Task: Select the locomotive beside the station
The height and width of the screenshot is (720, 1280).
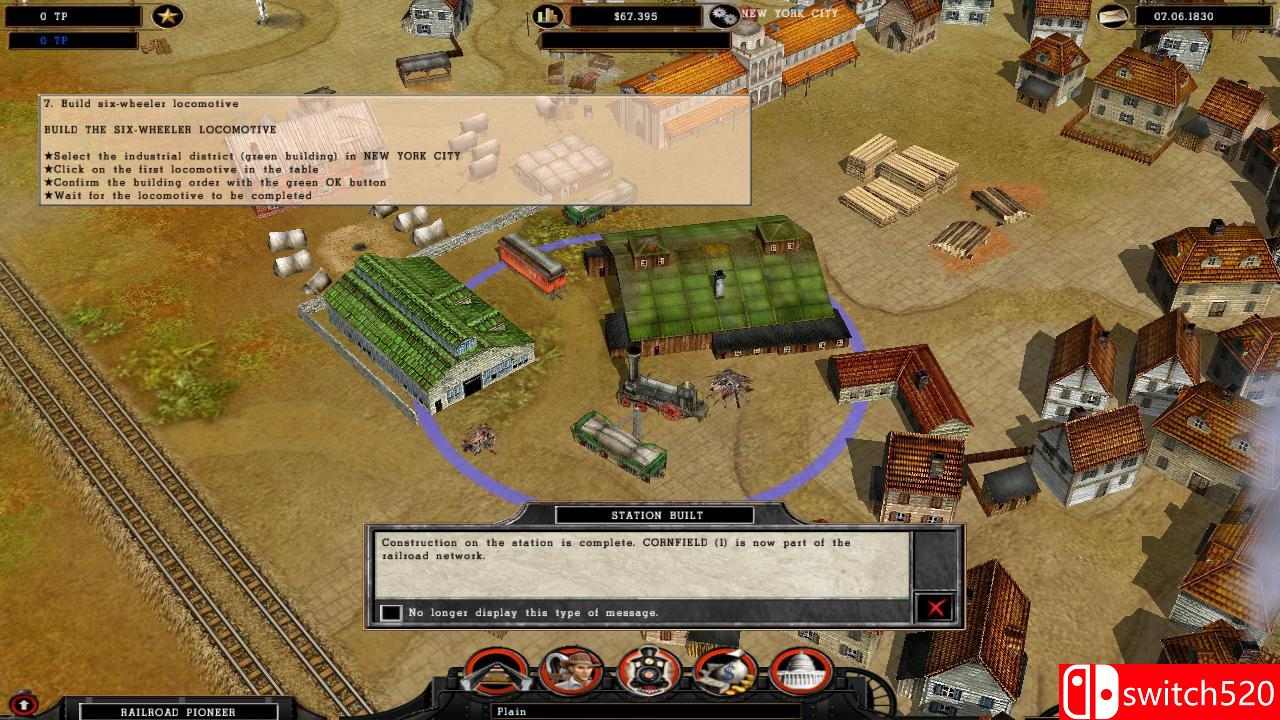Action: pyautogui.click(x=660, y=395)
